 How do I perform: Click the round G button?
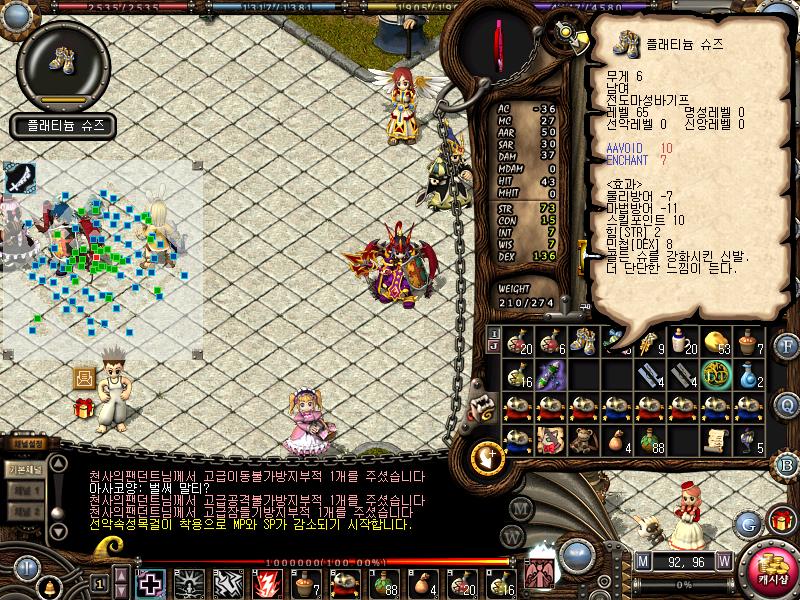[x=748, y=521]
